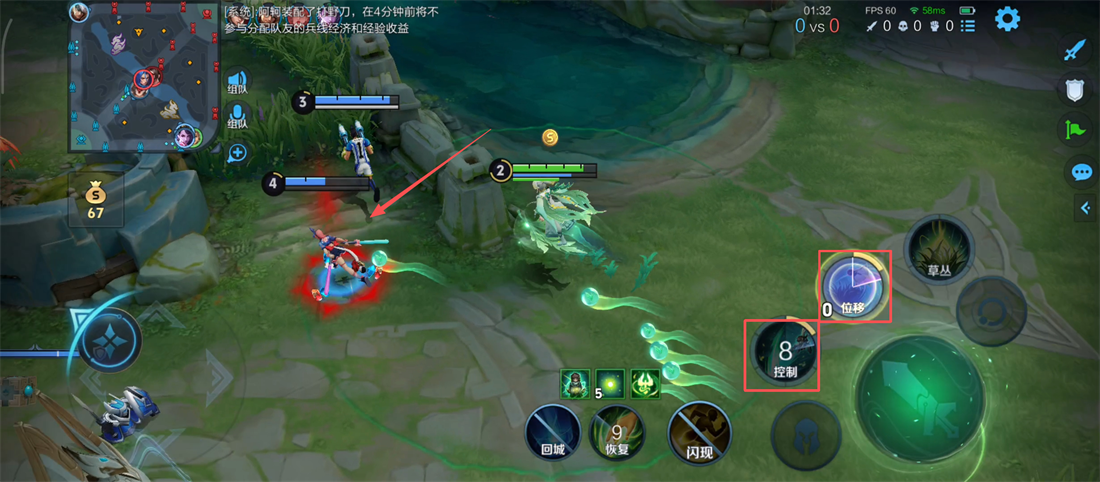Viewport: 1100px width, 482px height.
Task: Send the blue sword attack signal
Action: [1075, 50]
